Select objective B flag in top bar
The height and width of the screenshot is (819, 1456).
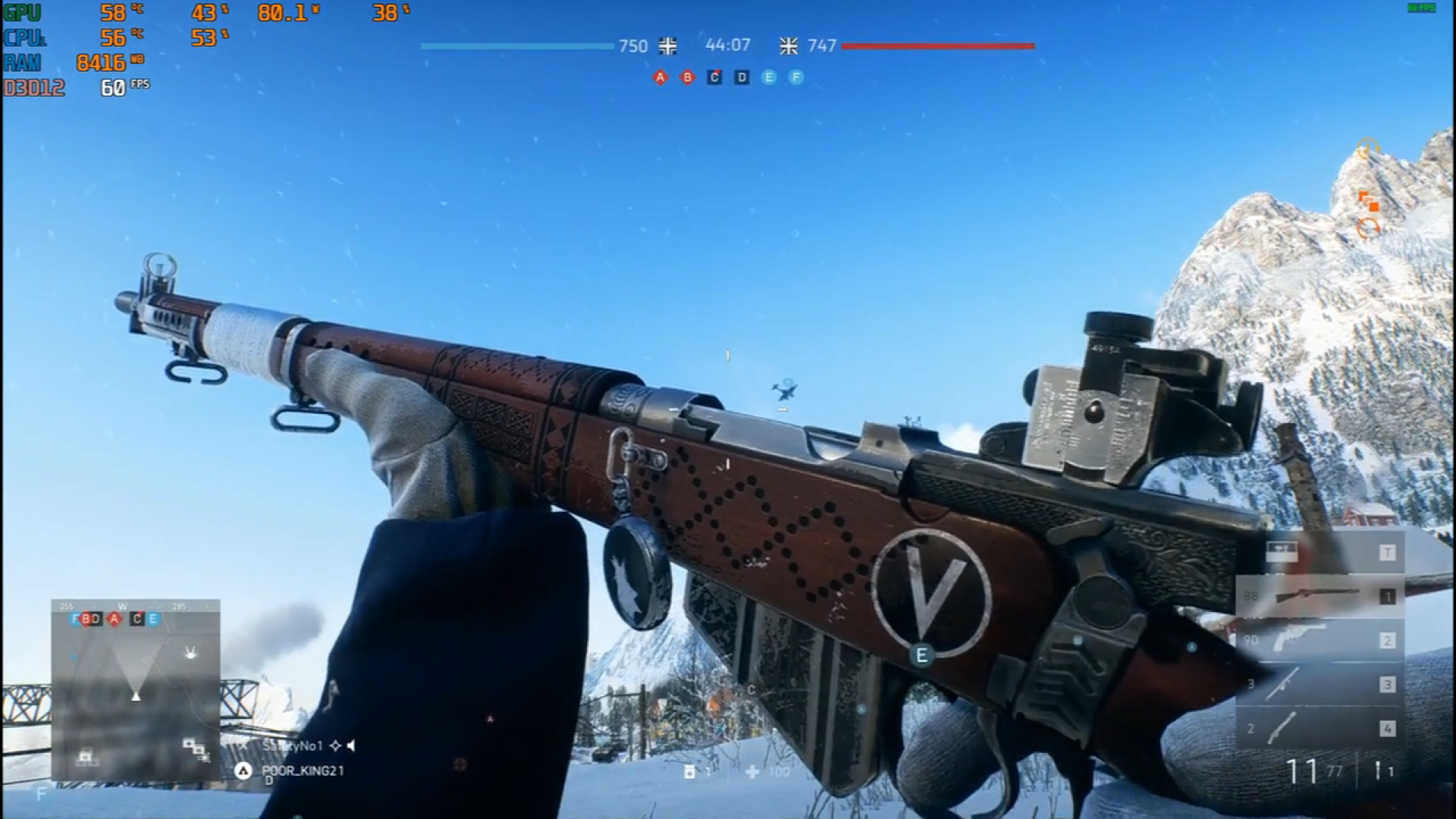click(x=688, y=77)
